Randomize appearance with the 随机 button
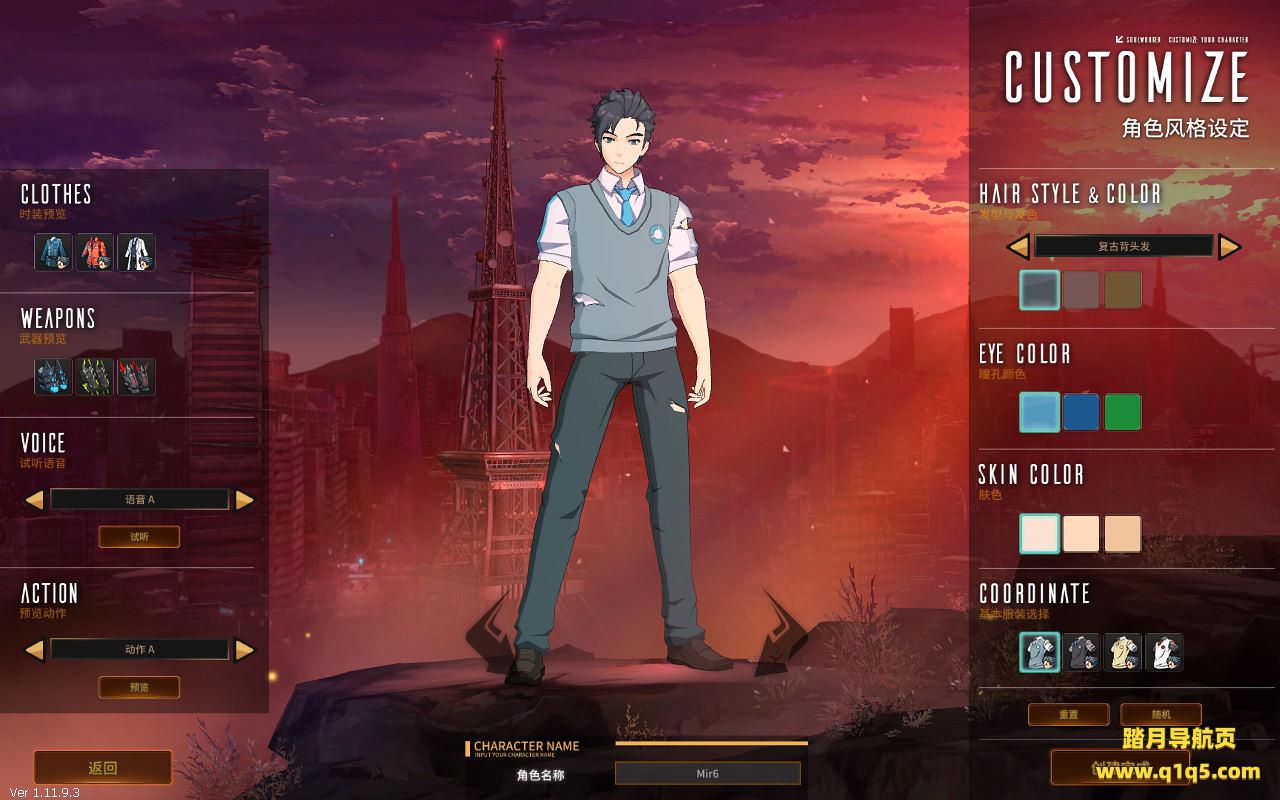1280x800 pixels. 1160,714
